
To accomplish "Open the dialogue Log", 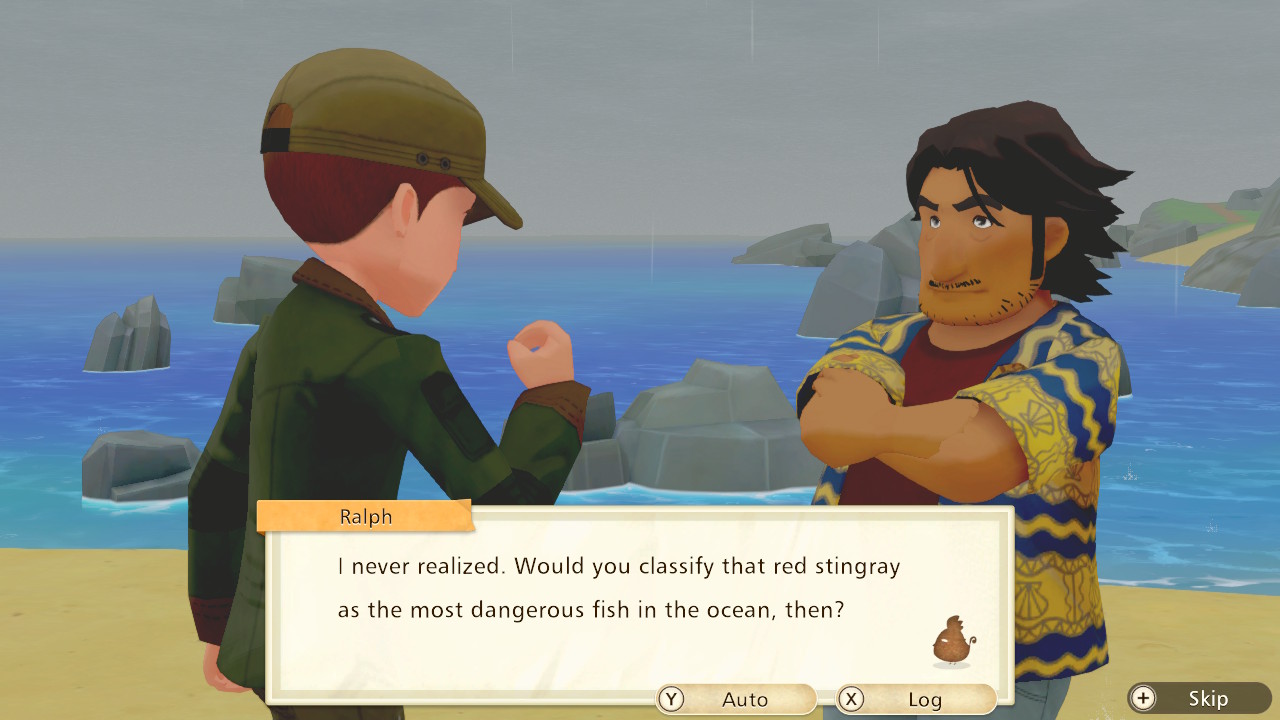I will click(916, 699).
